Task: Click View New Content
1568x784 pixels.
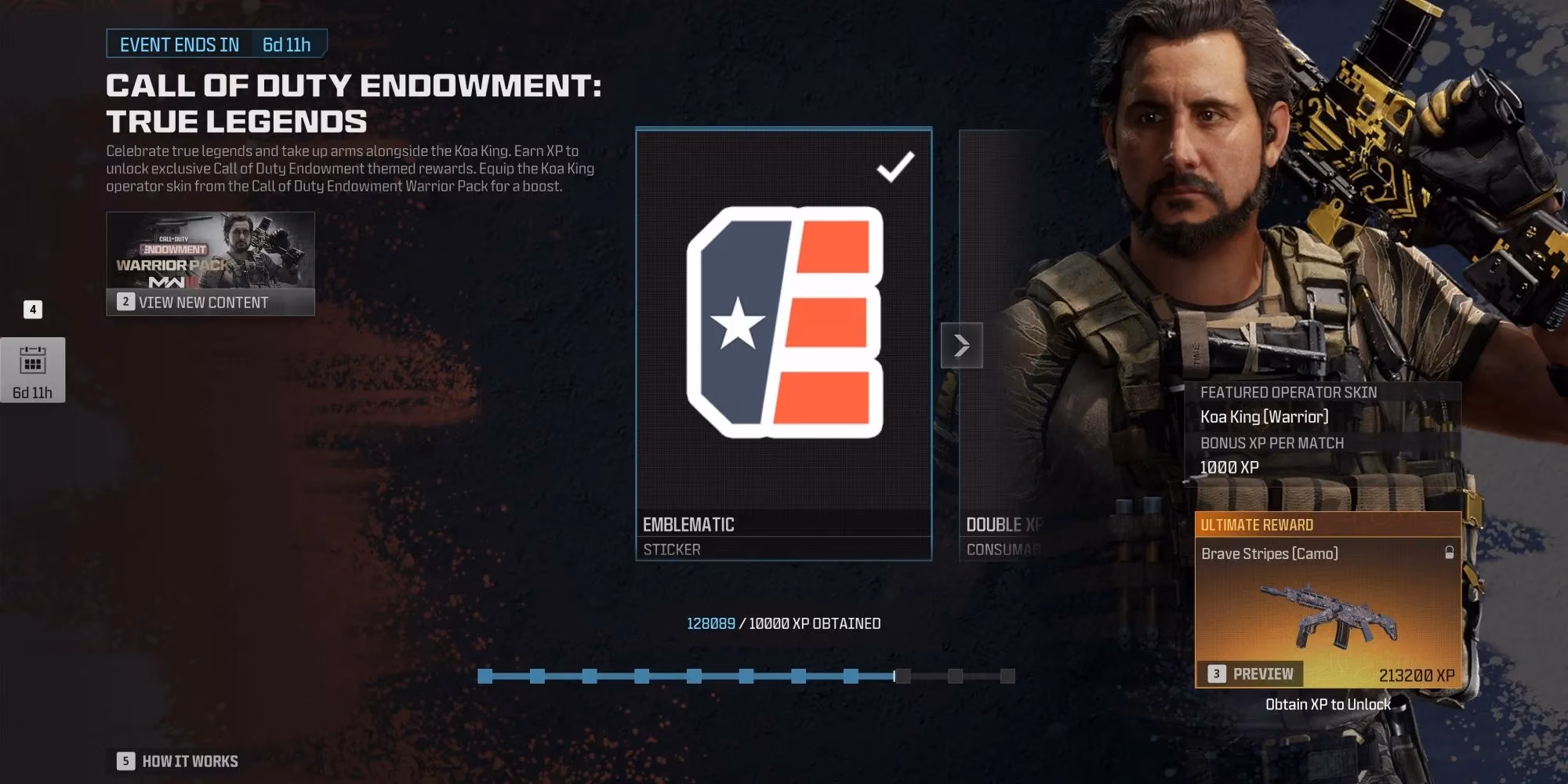Action: [x=205, y=303]
